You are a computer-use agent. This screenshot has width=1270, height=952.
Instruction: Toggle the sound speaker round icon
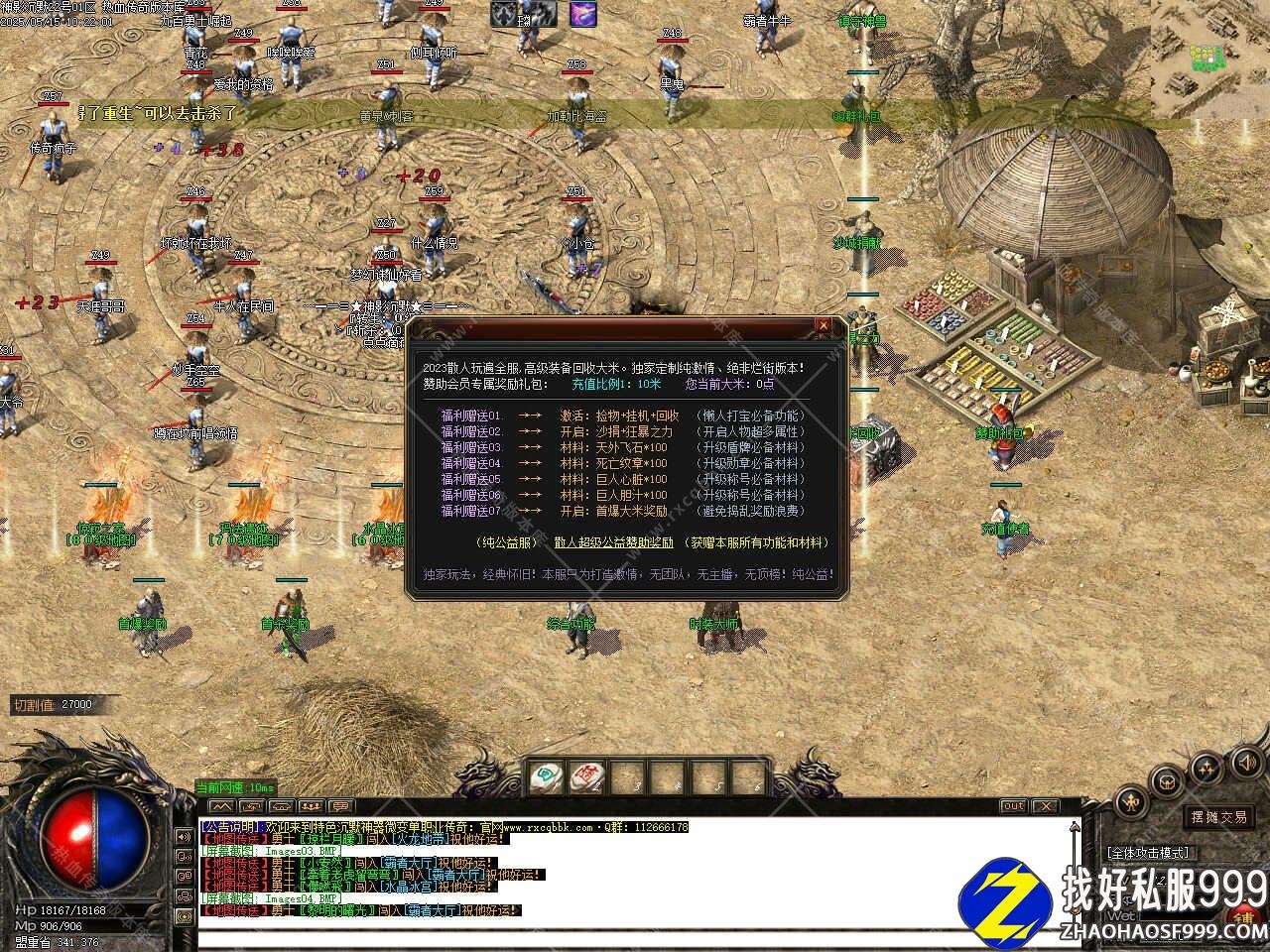click(1245, 762)
